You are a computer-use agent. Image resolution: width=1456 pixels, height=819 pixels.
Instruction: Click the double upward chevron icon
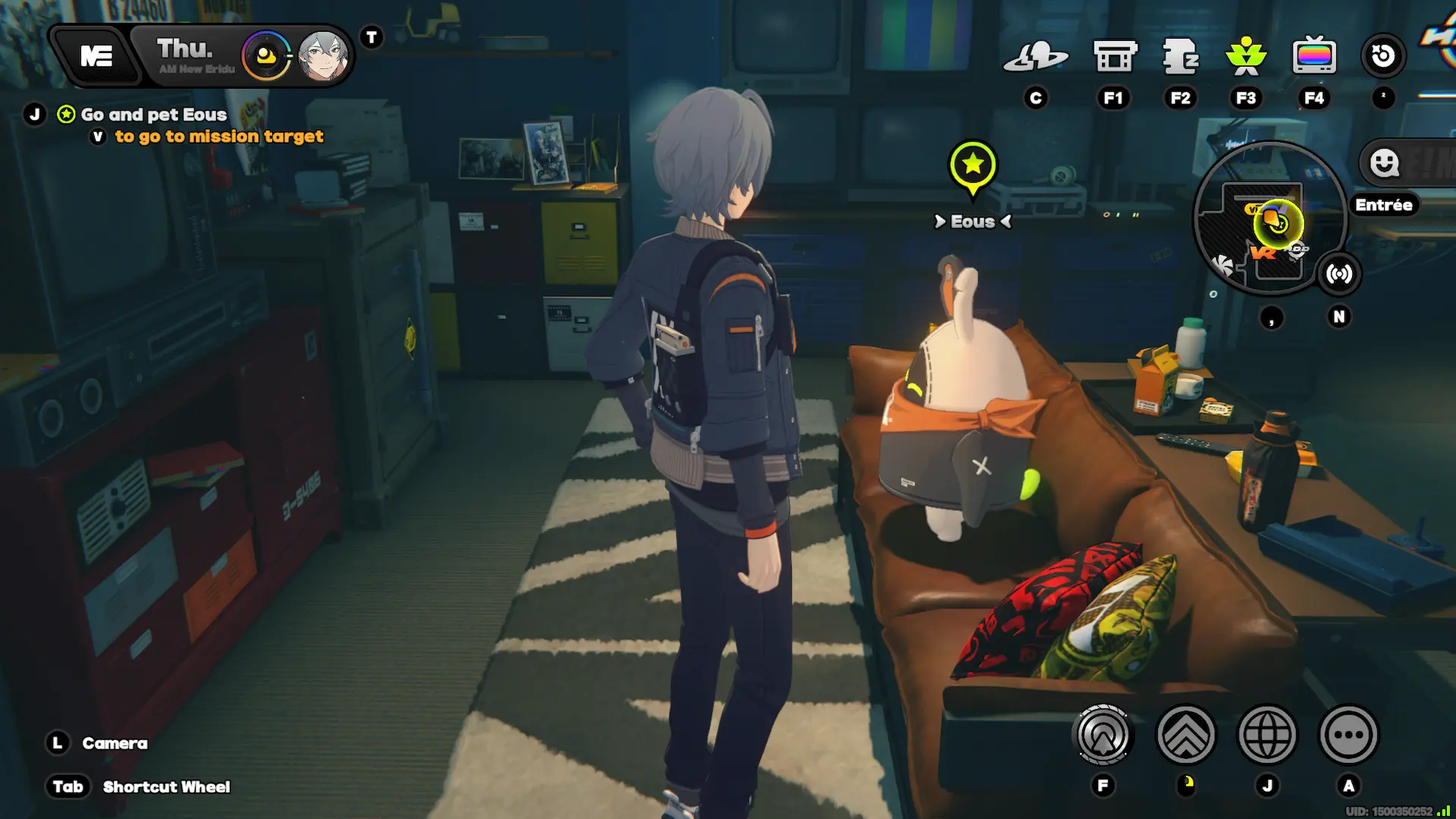click(1186, 734)
